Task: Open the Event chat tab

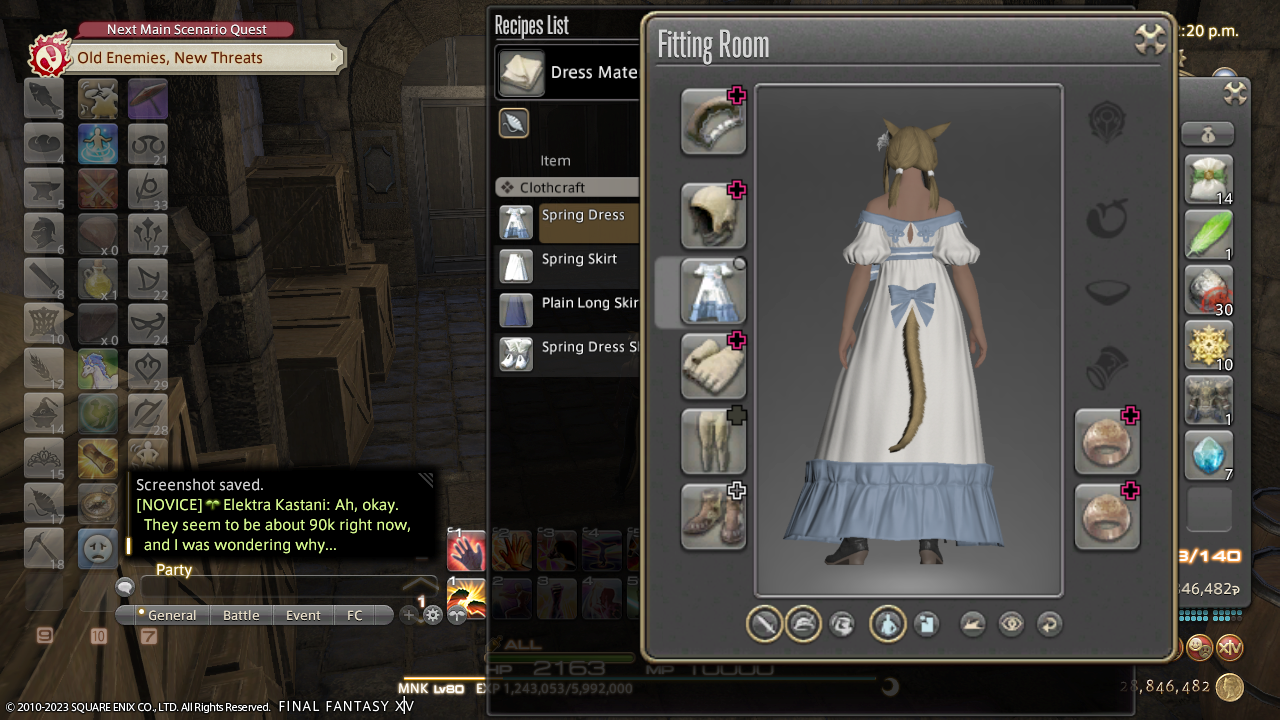Action: [x=303, y=615]
